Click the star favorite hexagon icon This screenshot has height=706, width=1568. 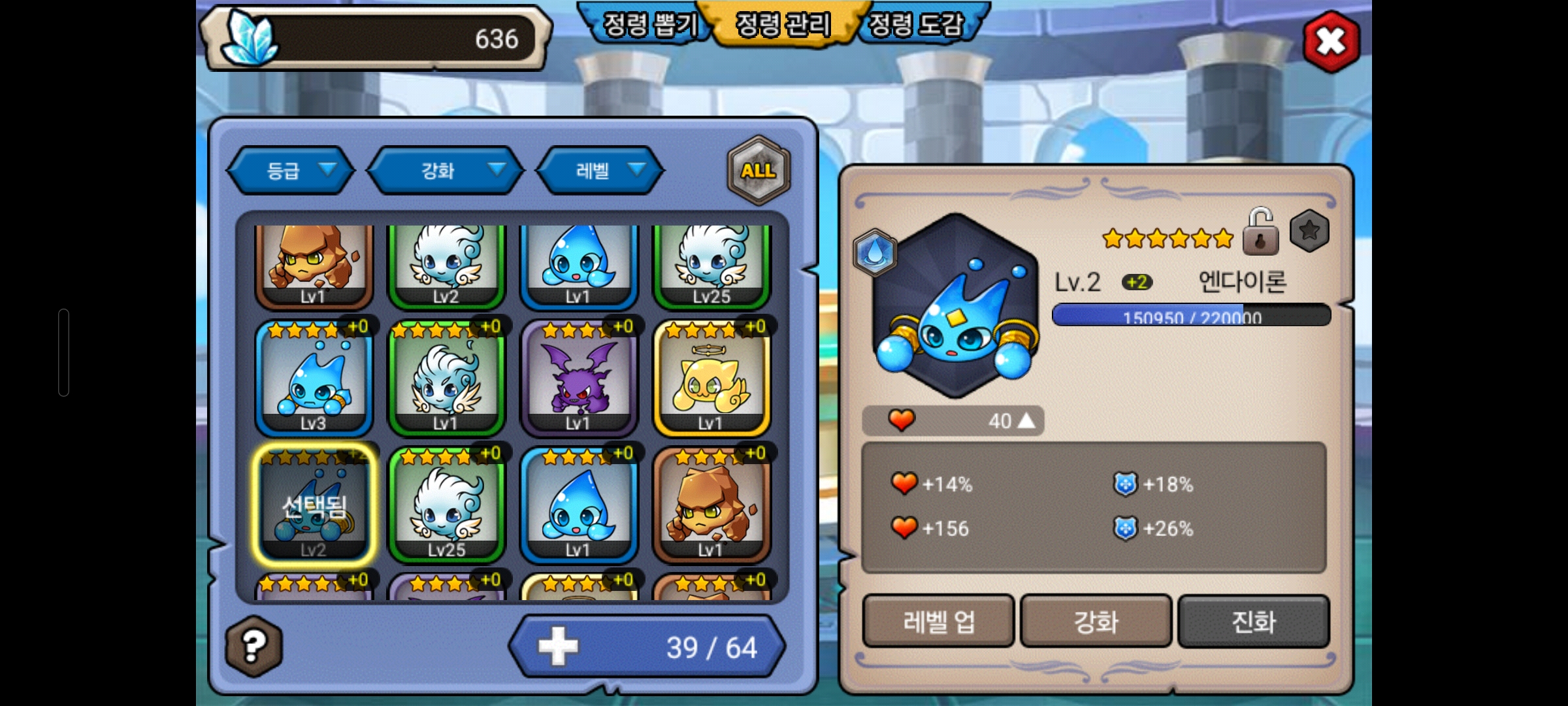click(1309, 231)
